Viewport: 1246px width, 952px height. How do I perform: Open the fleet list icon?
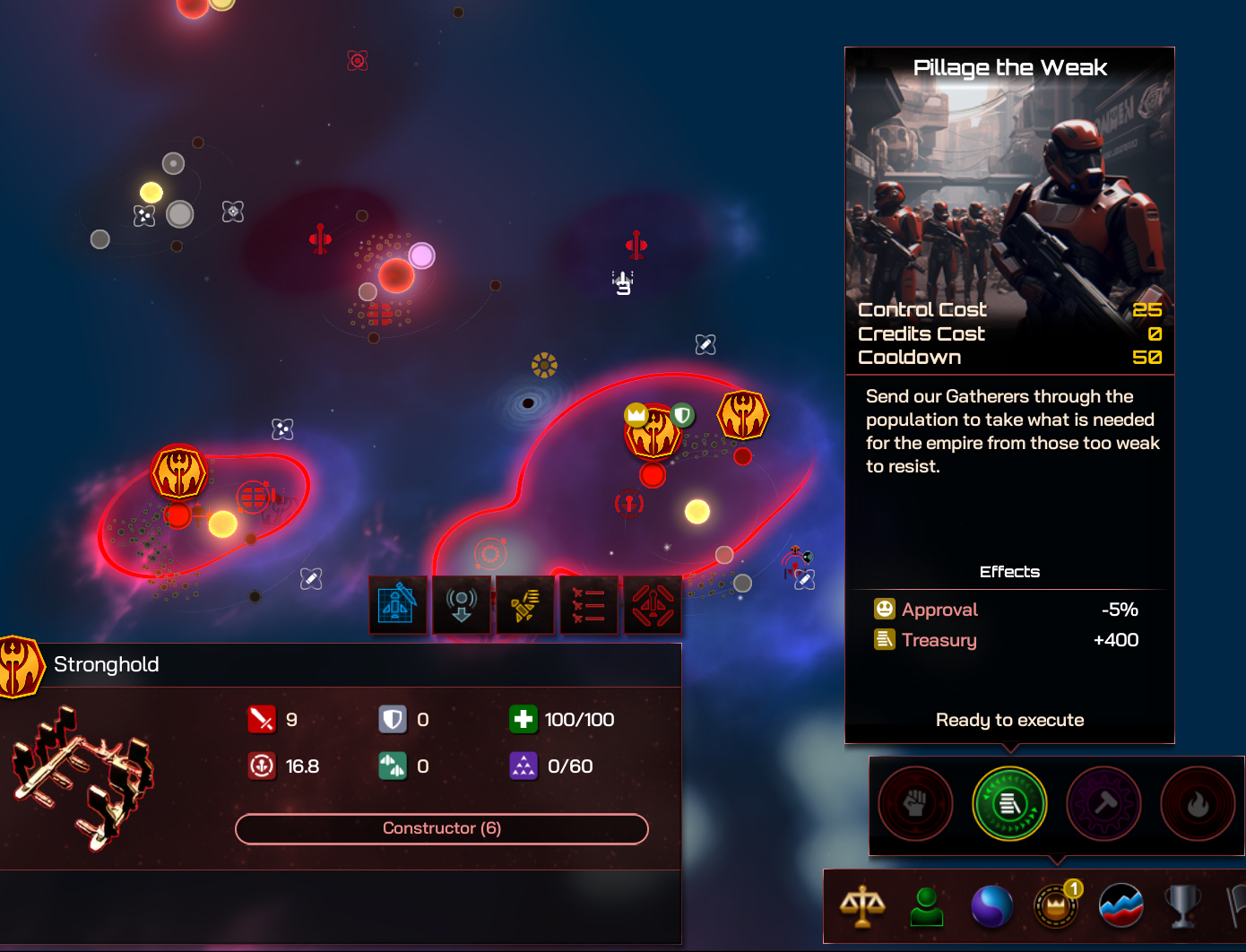coord(589,605)
